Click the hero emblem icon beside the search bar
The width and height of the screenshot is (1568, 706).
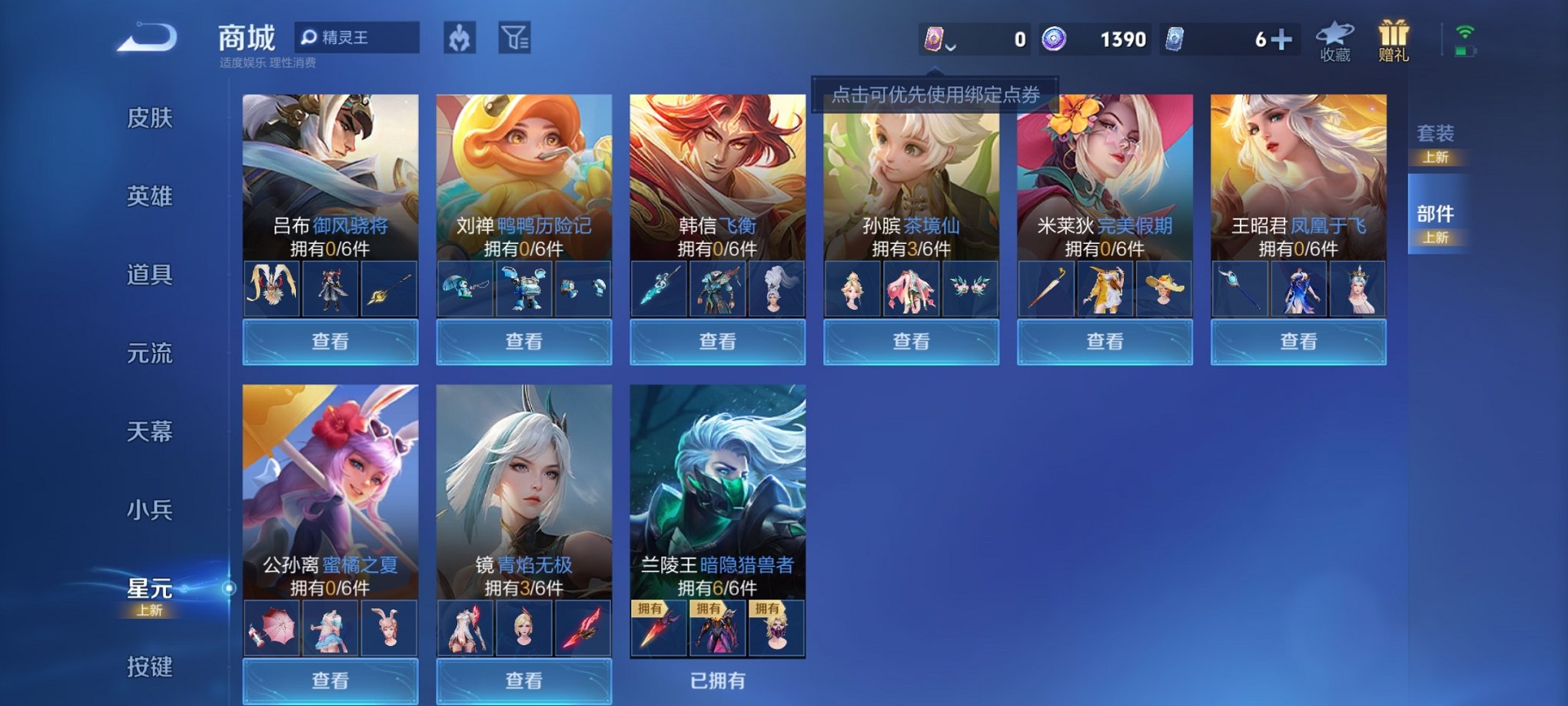tap(459, 38)
